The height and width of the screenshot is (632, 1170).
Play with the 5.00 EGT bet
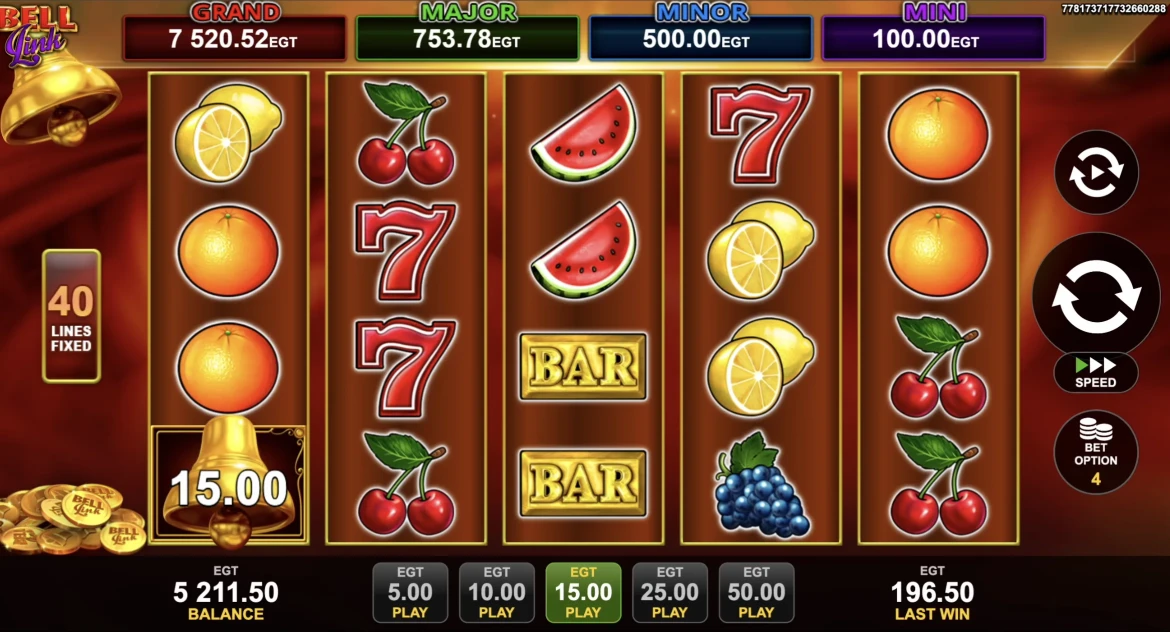410,593
